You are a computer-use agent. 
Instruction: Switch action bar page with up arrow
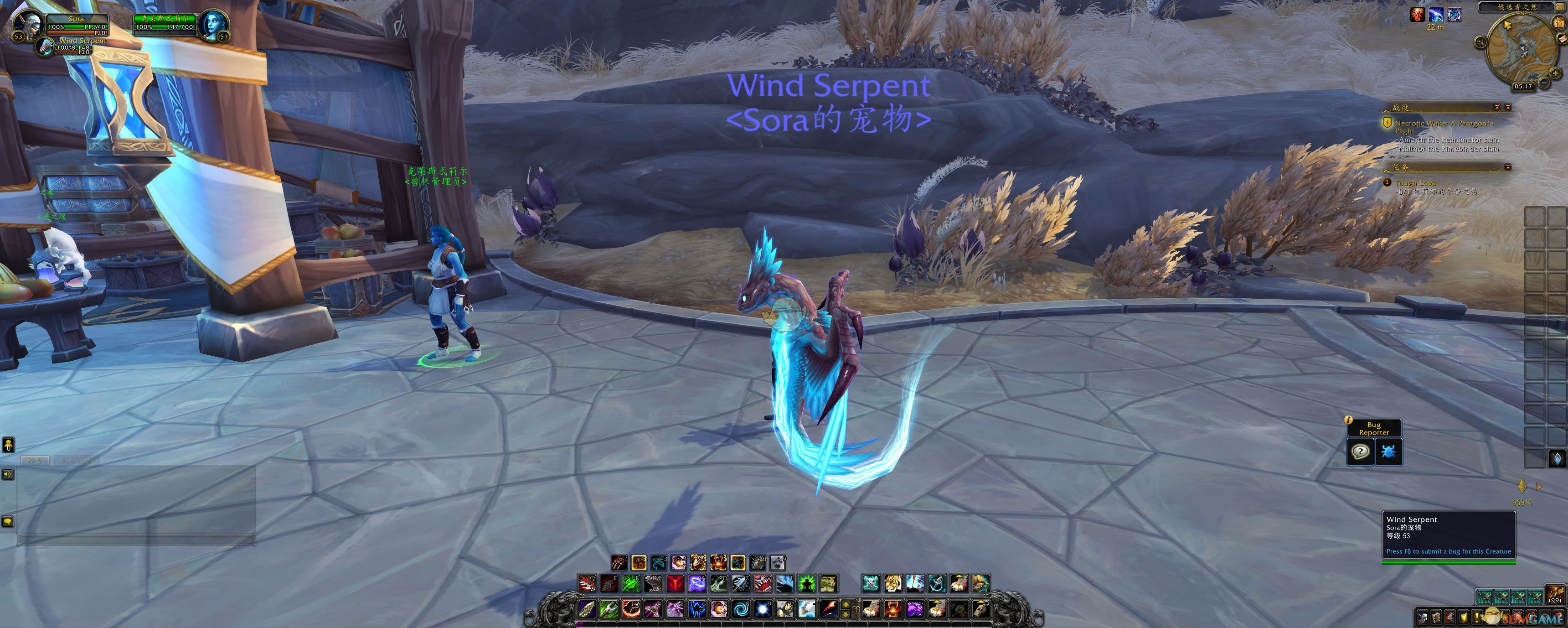pyautogui.click(x=845, y=605)
